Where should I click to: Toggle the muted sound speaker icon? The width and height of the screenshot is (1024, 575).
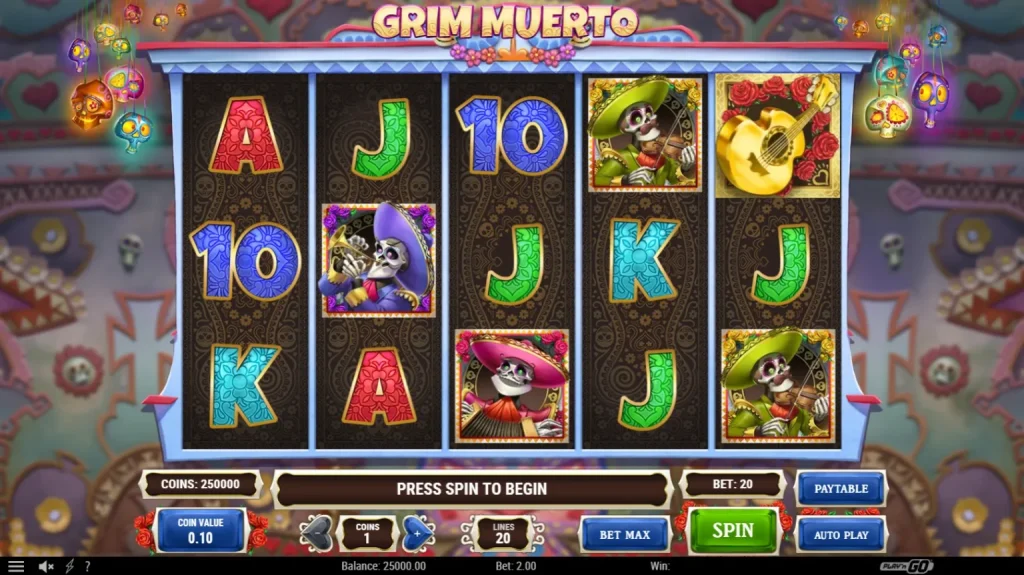pos(46,566)
